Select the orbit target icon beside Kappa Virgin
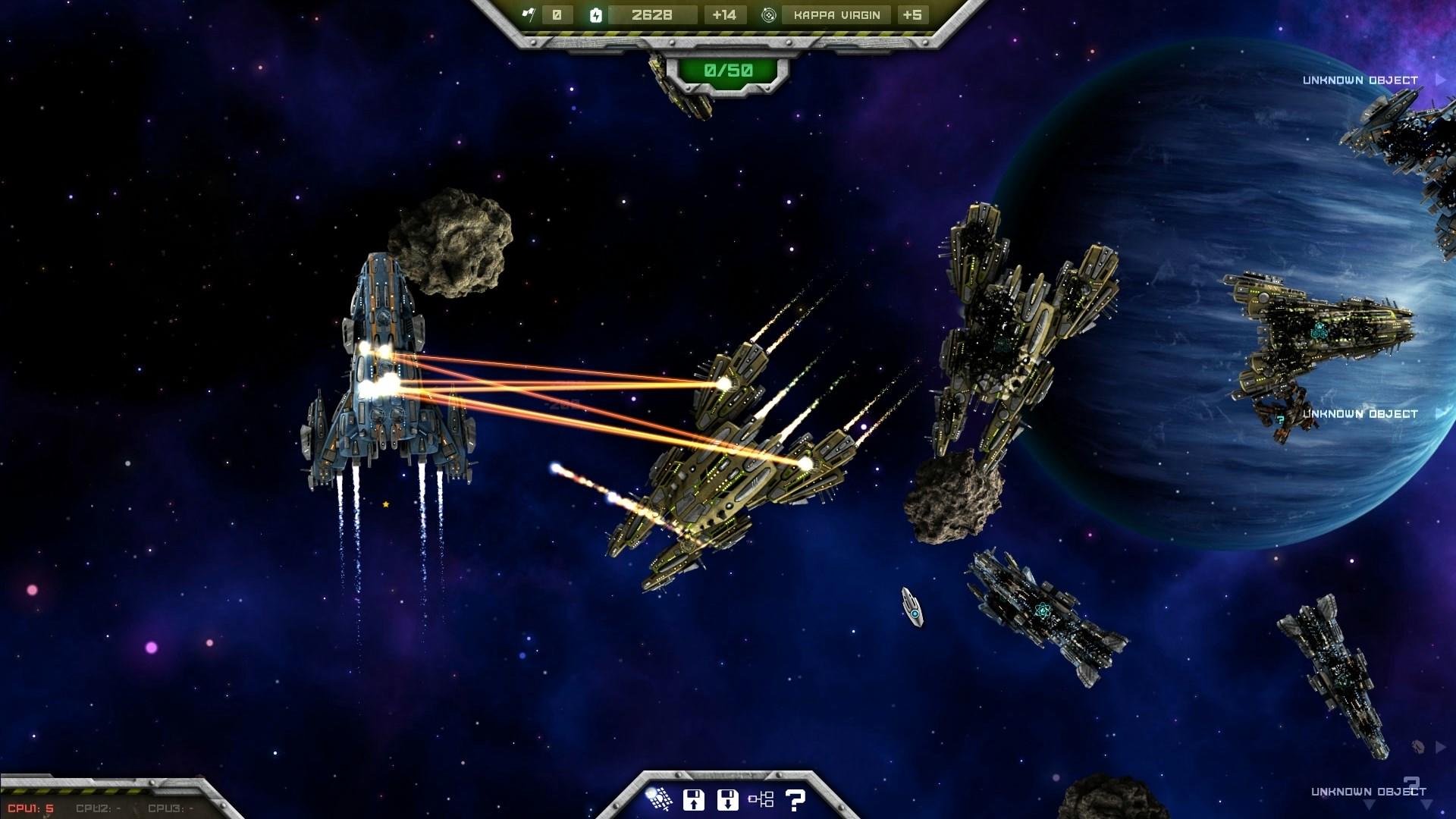The height and width of the screenshot is (819, 1456). tap(768, 14)
